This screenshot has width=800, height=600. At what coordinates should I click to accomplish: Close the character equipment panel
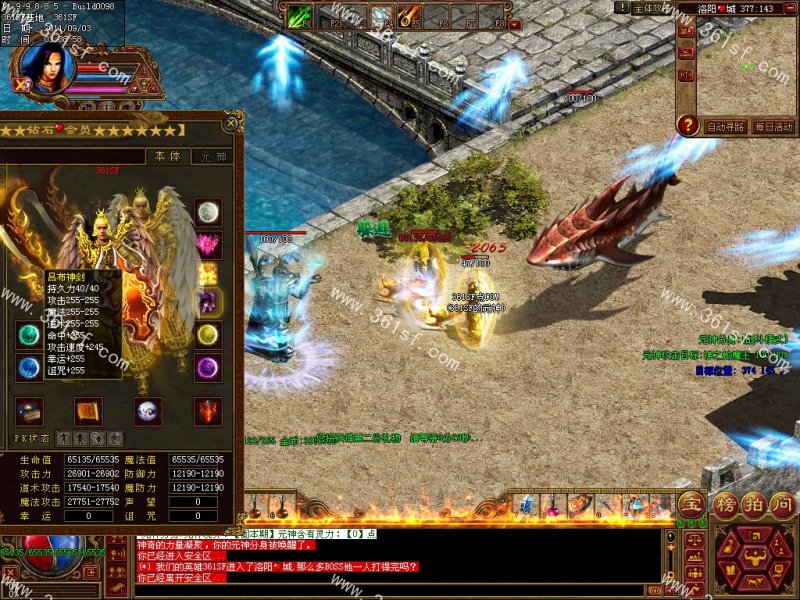pos(232,123)
